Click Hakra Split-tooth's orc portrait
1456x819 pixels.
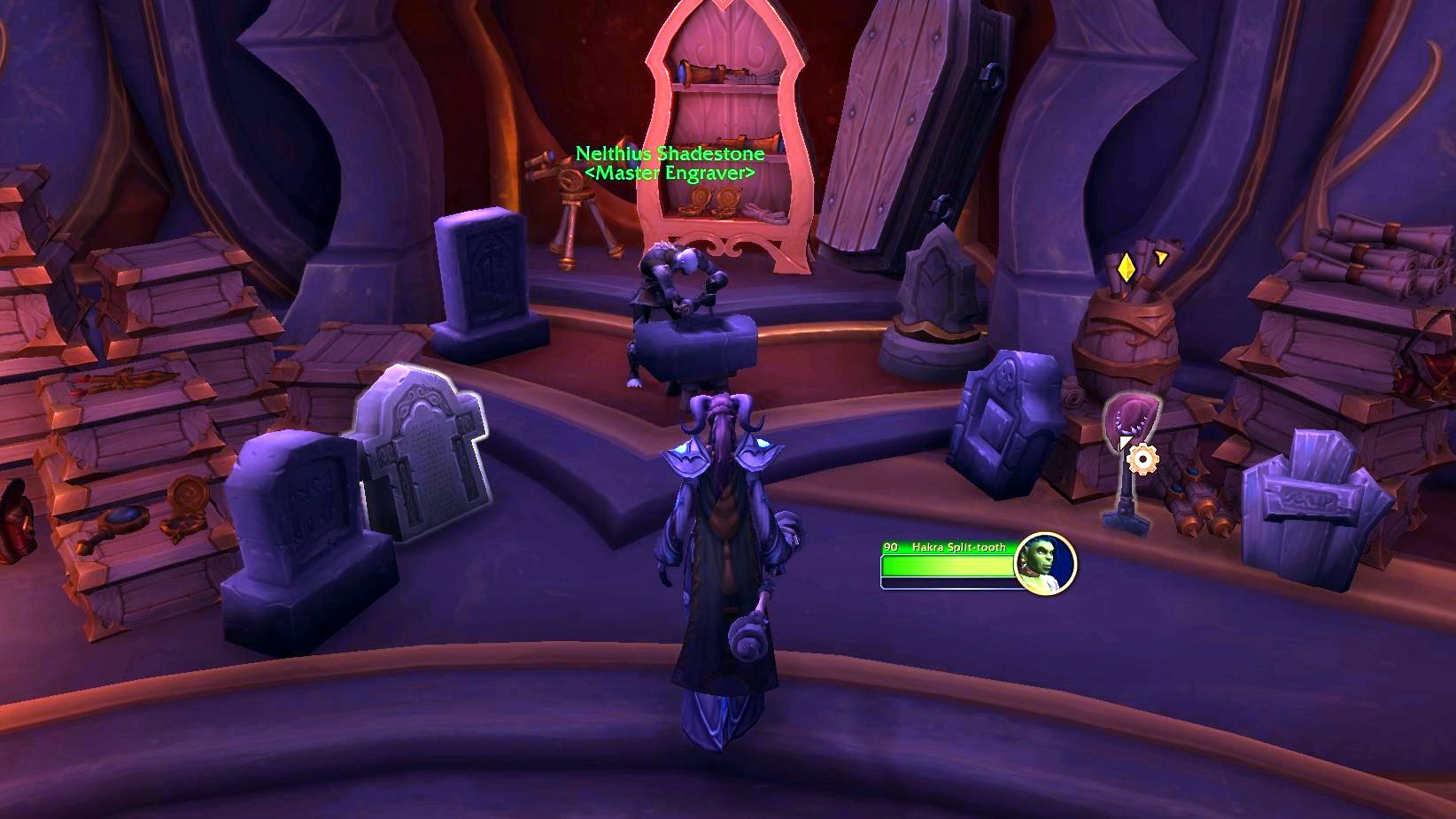point(1045,563)
